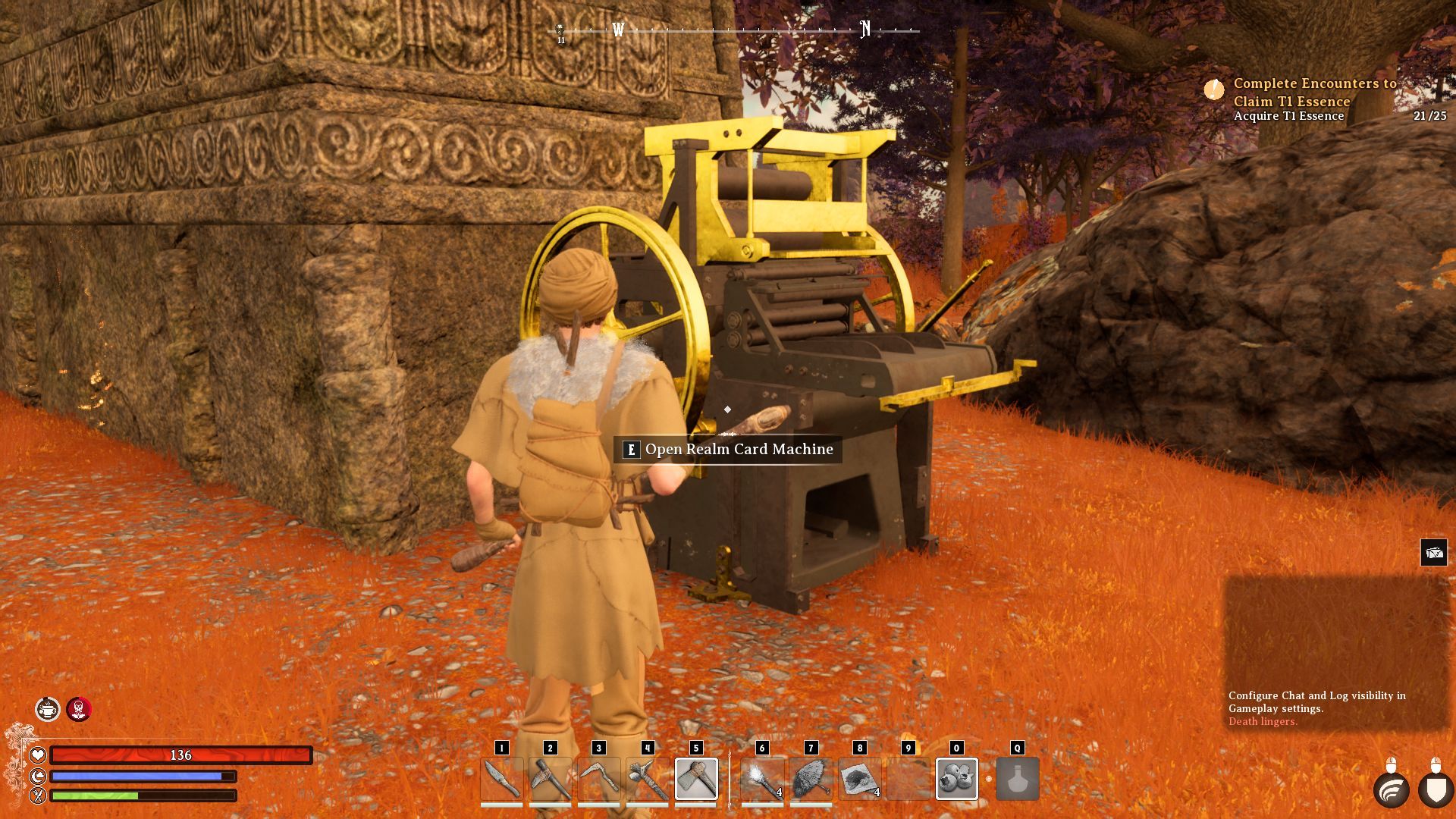Select the sickle in hotbar slot 3
1456x819 pixels.
tap(598, 778)
